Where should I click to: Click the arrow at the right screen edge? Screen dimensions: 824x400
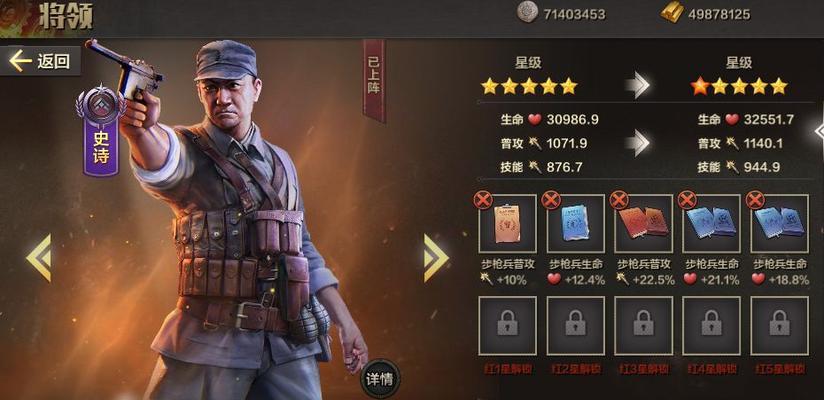click(817, 130)
